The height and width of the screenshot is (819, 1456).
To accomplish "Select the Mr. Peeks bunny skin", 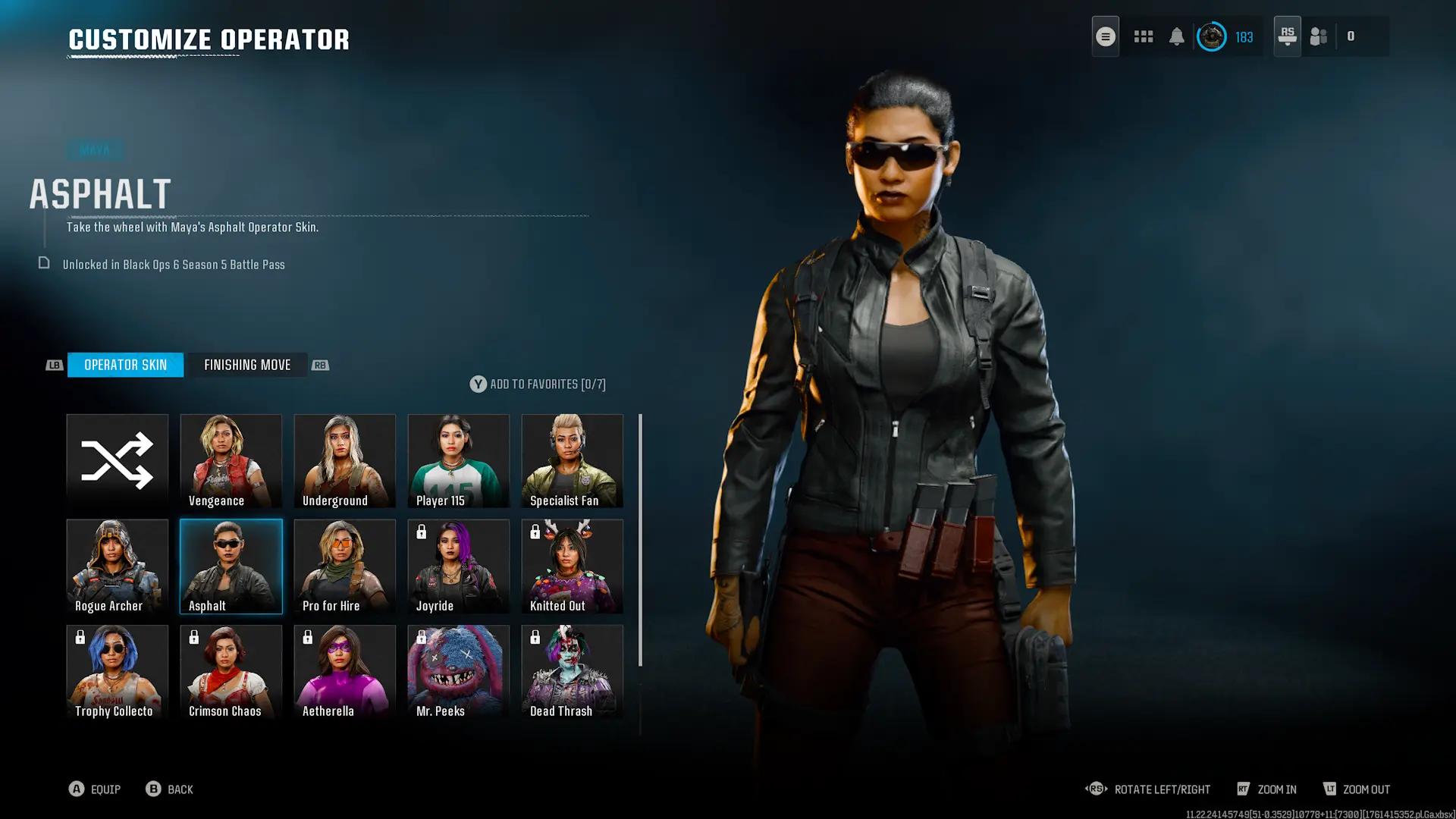I will pyautogui.click(x=459, y=671).
